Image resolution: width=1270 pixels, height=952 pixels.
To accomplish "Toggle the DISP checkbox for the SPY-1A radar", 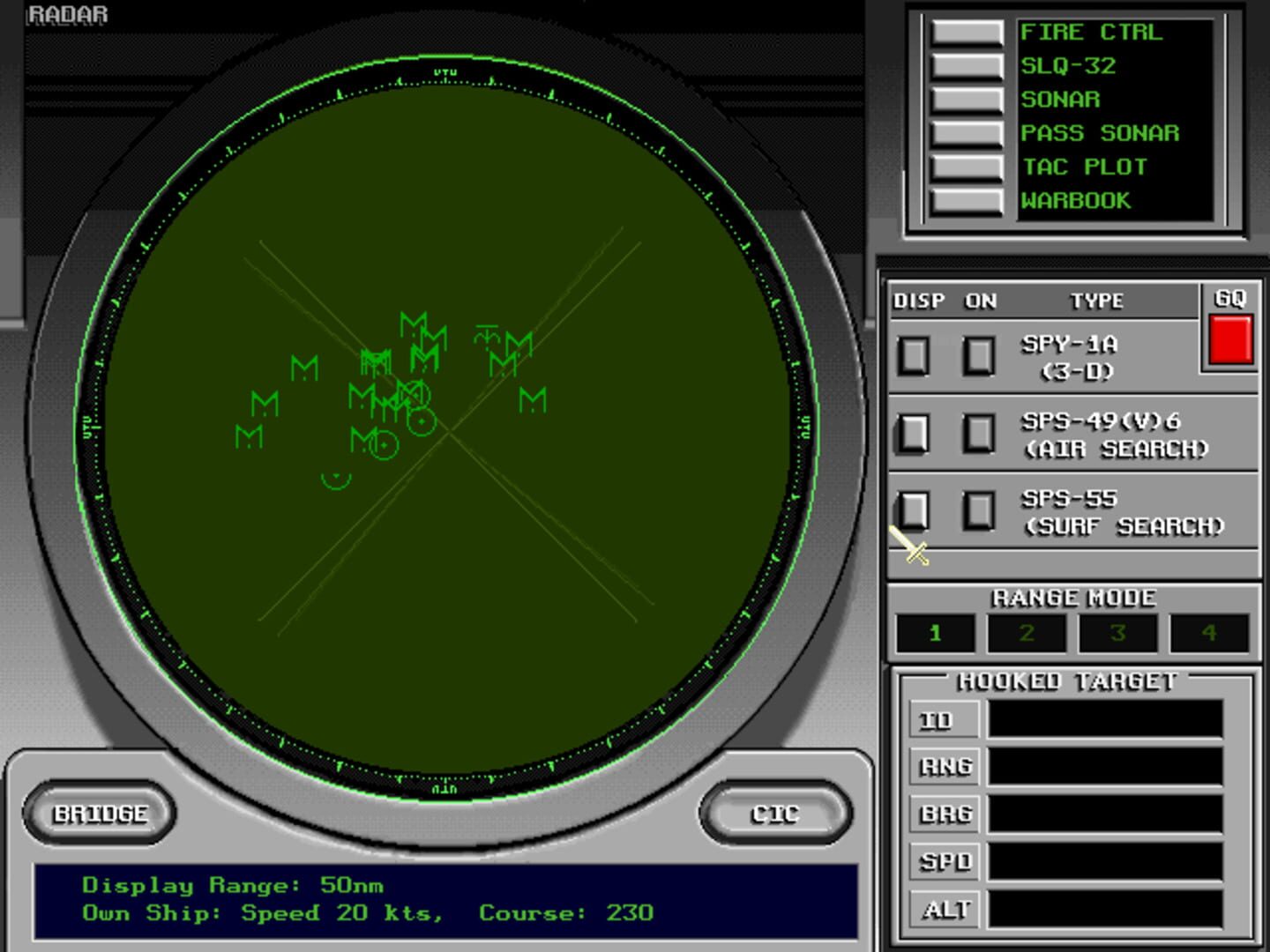I will pos(914,357).
